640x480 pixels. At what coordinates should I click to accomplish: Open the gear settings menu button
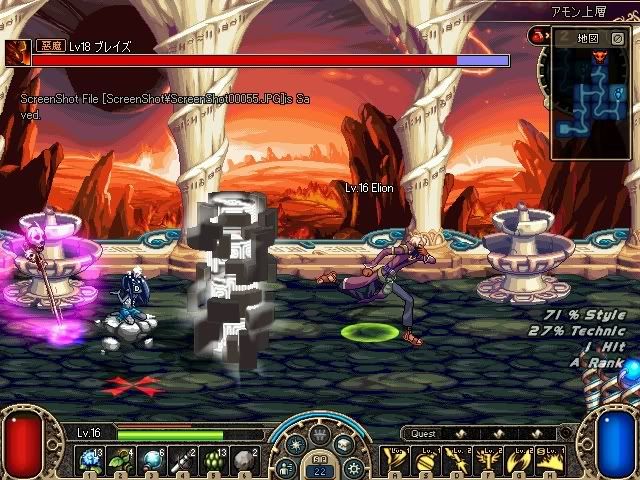click(352, 467)
